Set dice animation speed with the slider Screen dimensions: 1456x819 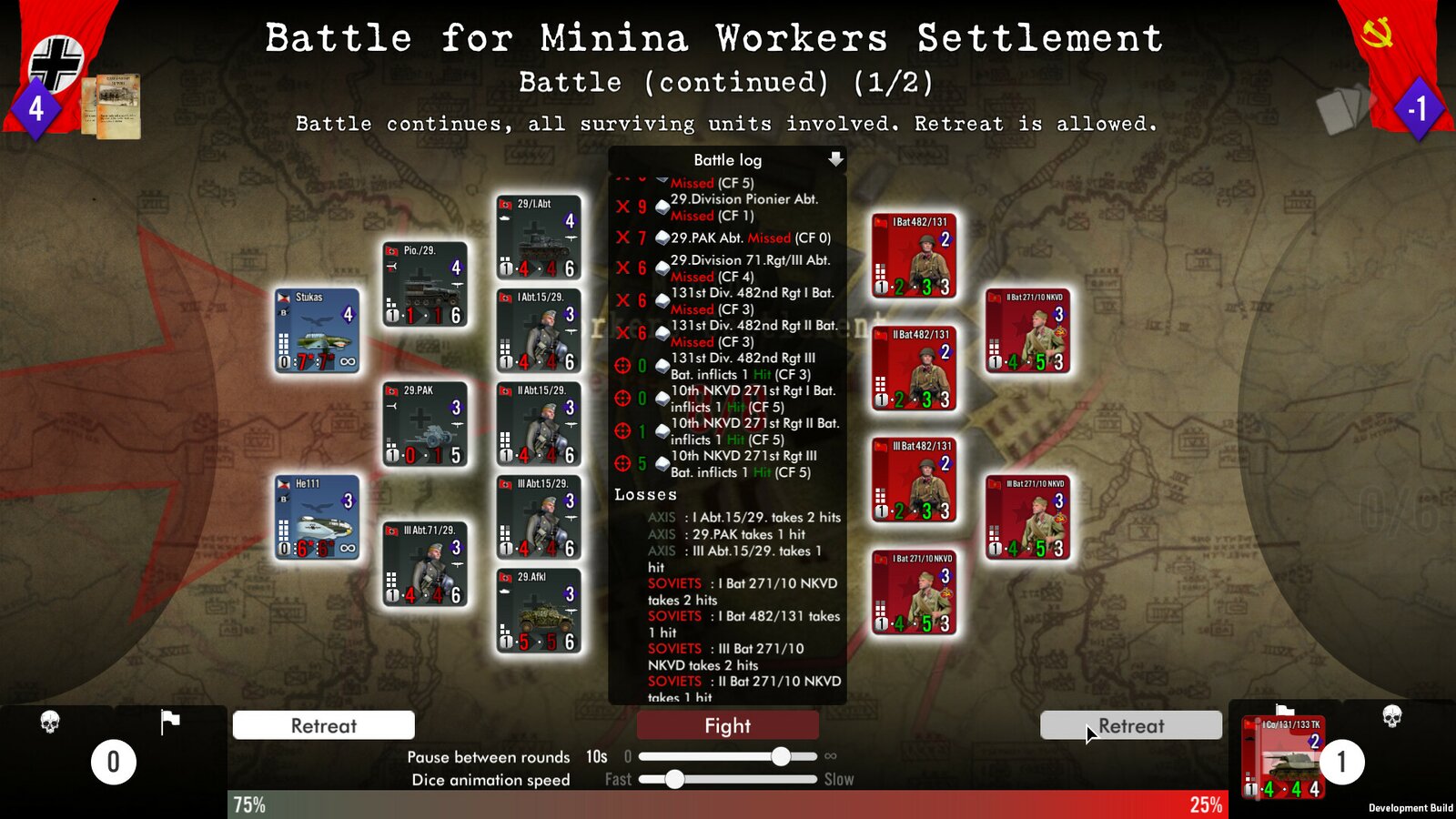(674, 779)
